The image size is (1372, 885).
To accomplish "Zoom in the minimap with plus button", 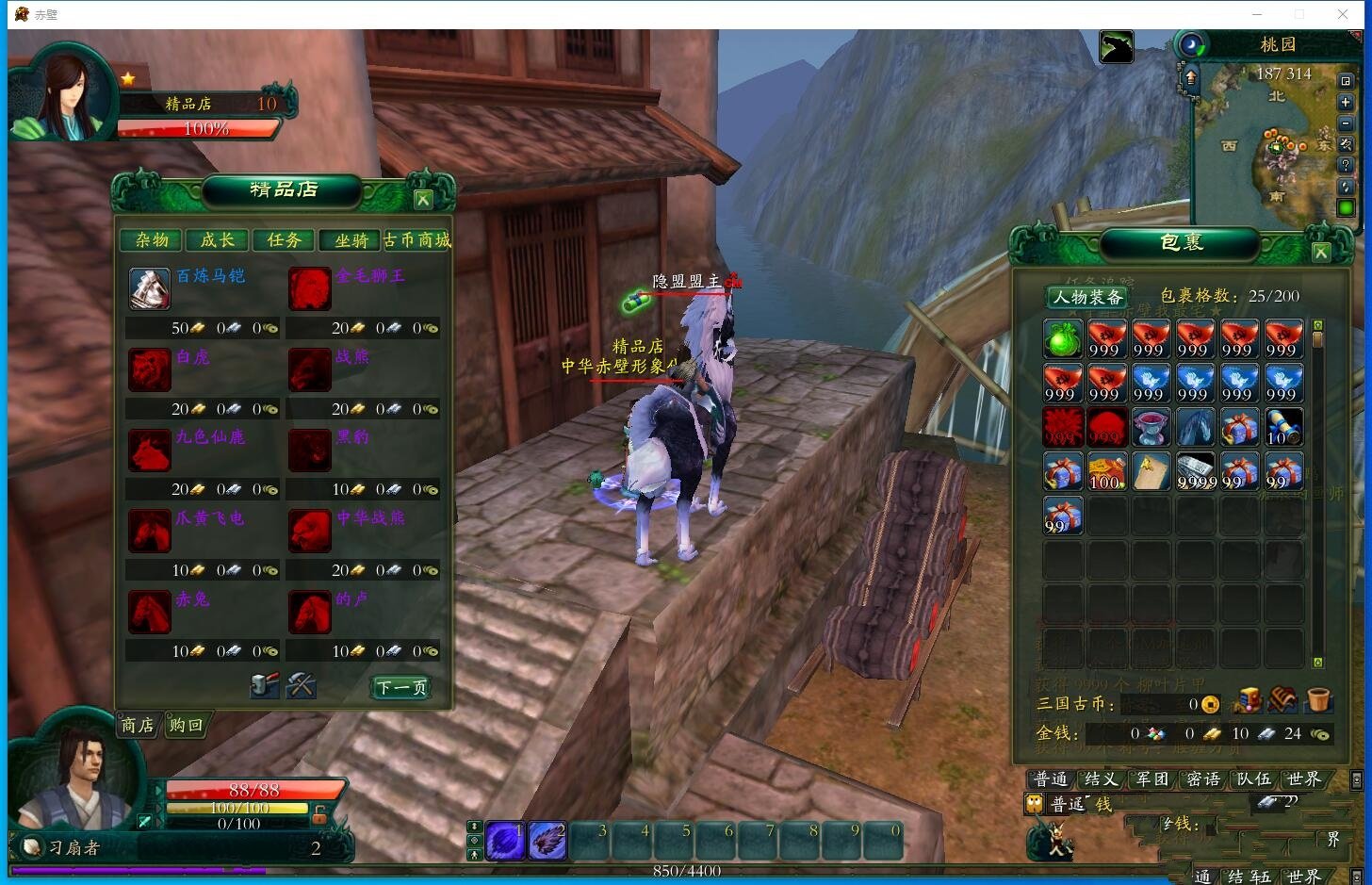I will click(x=1346, y=103).
